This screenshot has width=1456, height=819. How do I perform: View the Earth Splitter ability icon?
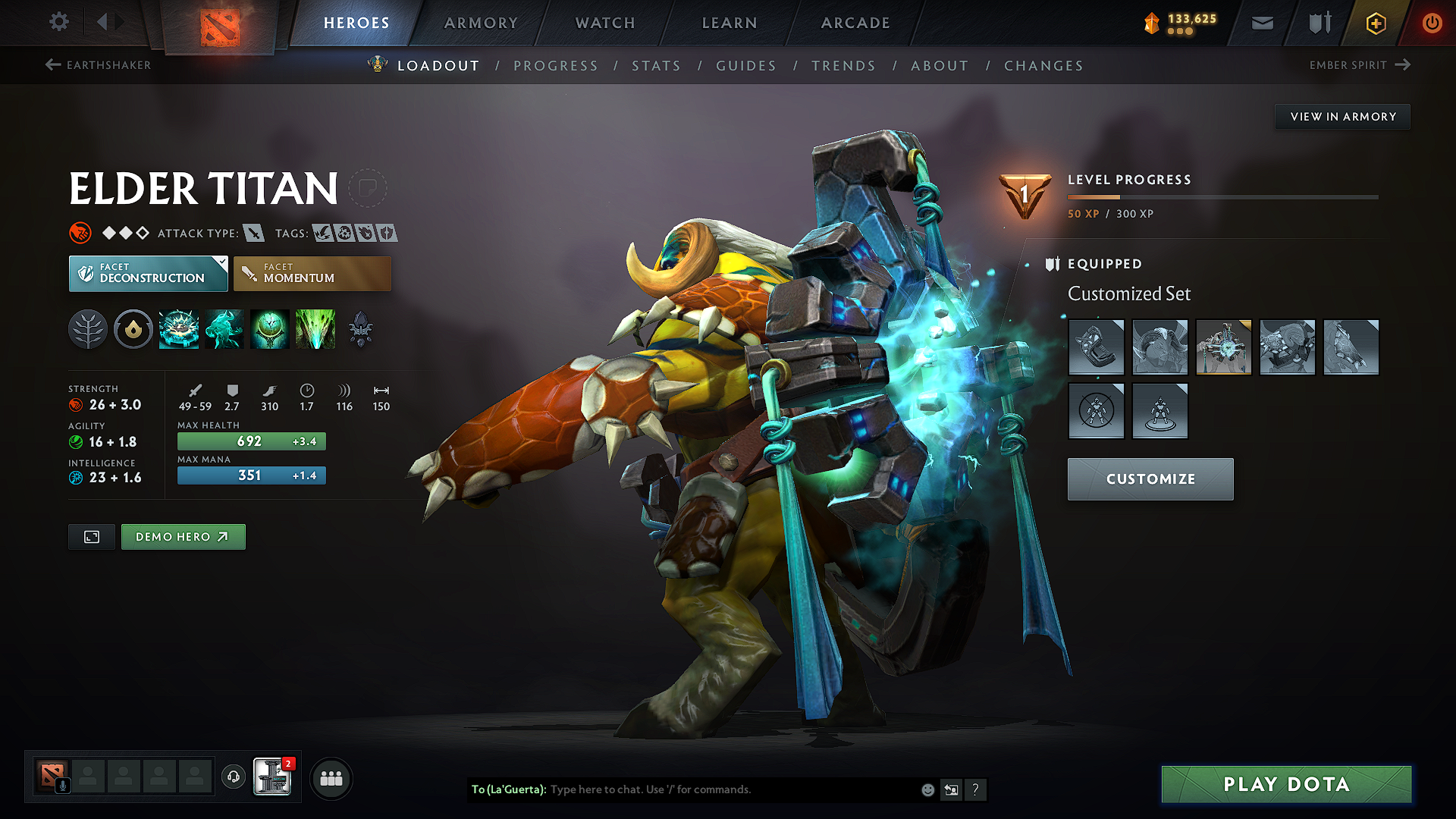315,329
